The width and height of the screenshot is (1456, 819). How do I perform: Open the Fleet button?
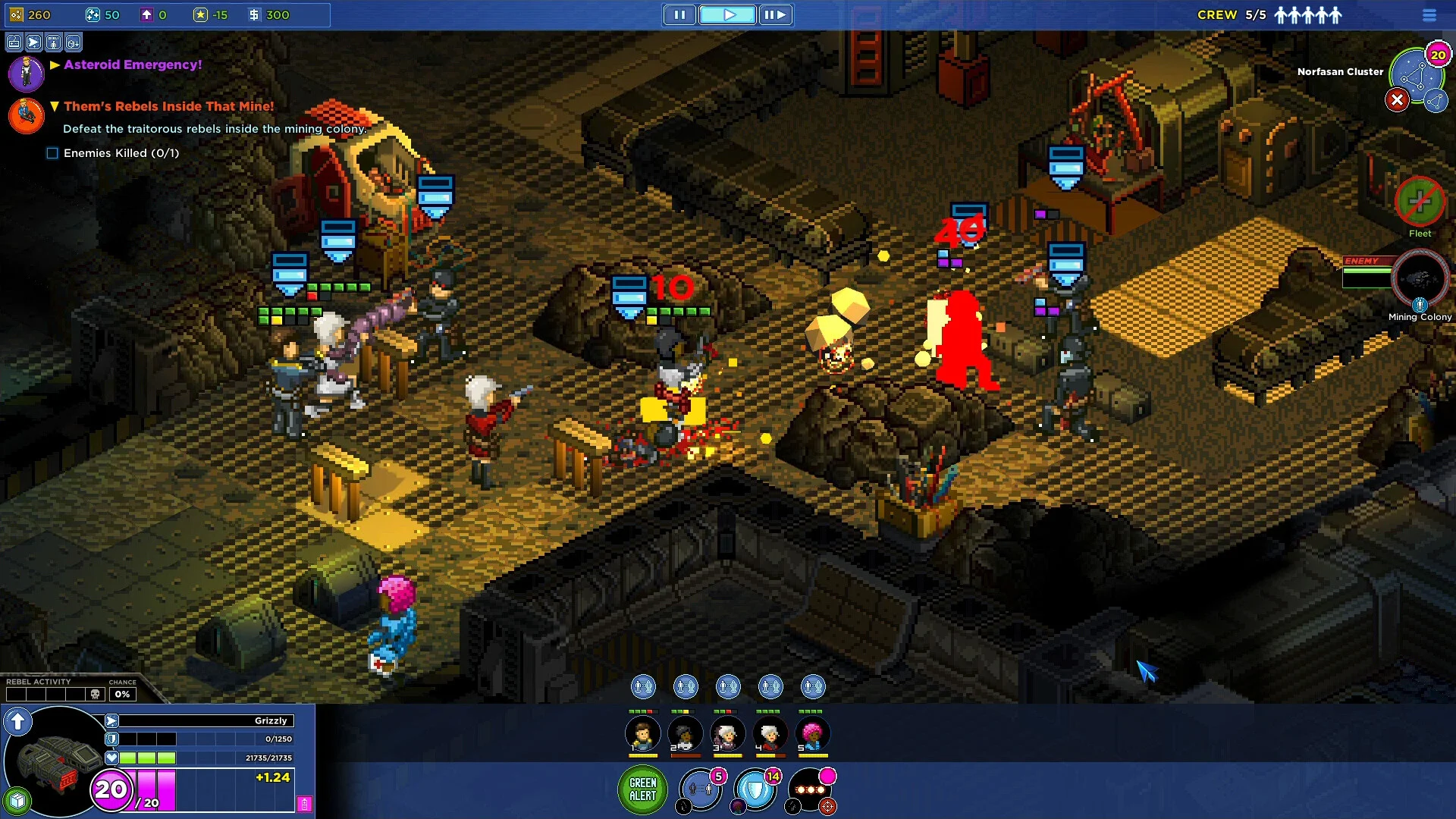tap(1420, 202)
